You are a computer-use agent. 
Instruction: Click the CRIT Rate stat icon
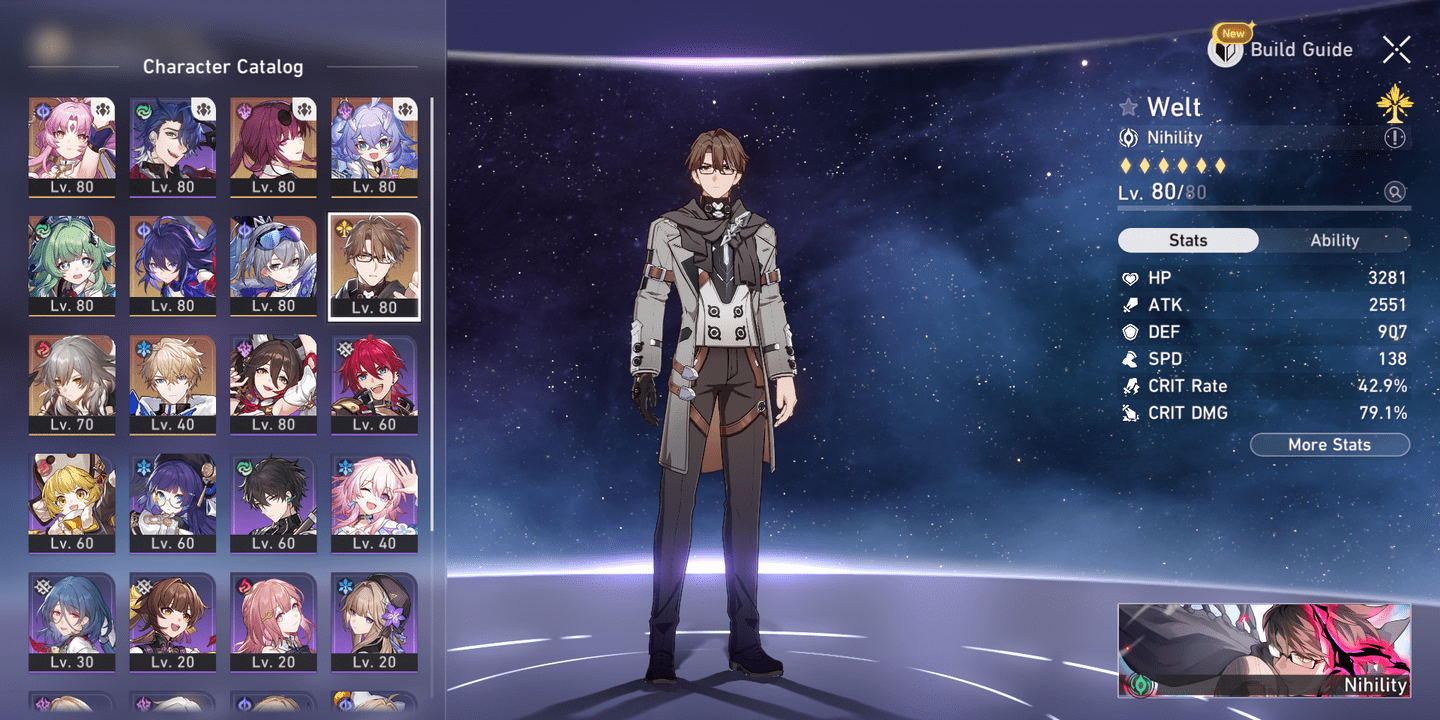(x=1129, y=385)
